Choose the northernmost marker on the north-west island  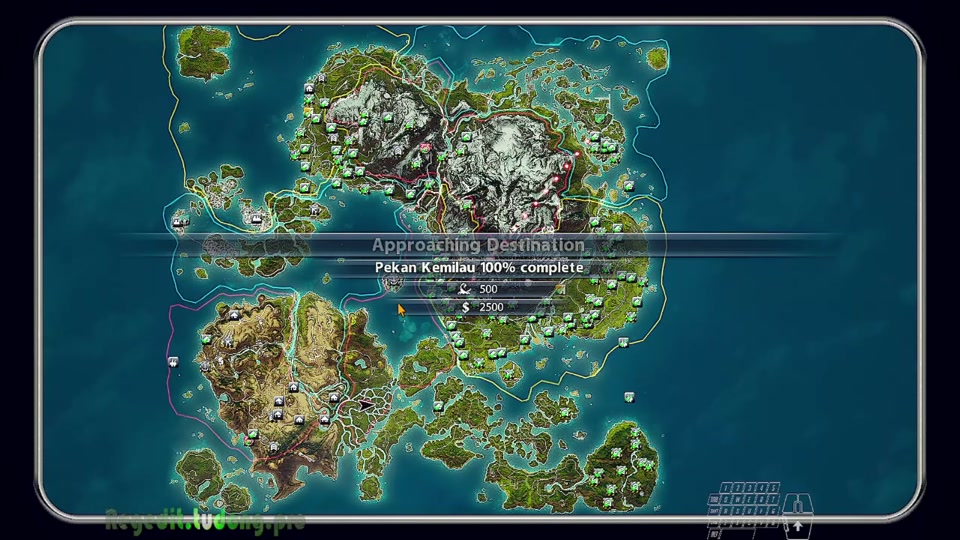pyautogui.click(x=323, y=79)
